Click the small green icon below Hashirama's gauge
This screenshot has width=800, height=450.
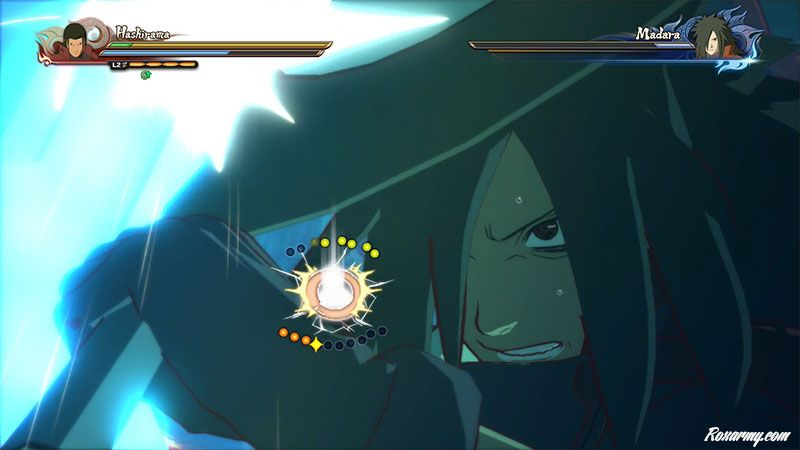tap(145, 75)
